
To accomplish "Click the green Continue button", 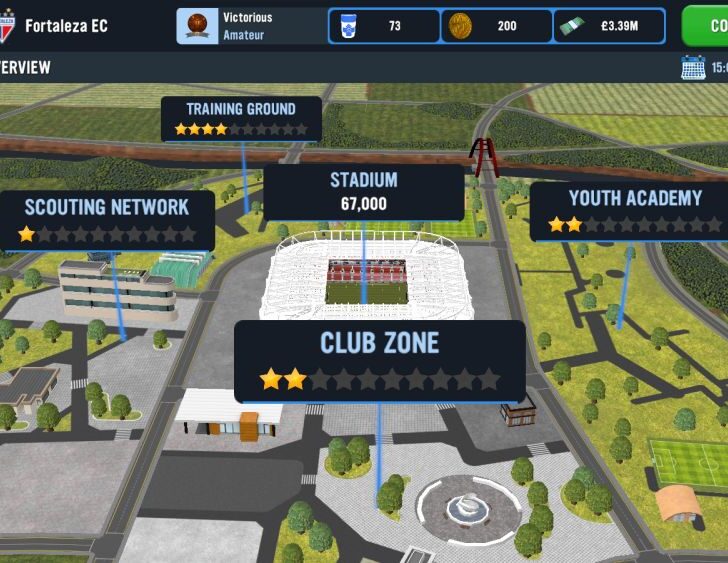I will (x=708, y=26).
